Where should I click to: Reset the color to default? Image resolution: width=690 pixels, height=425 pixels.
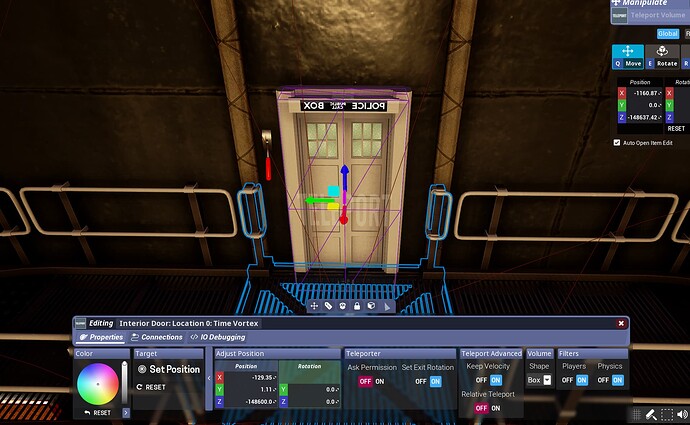tap(97, 412)
